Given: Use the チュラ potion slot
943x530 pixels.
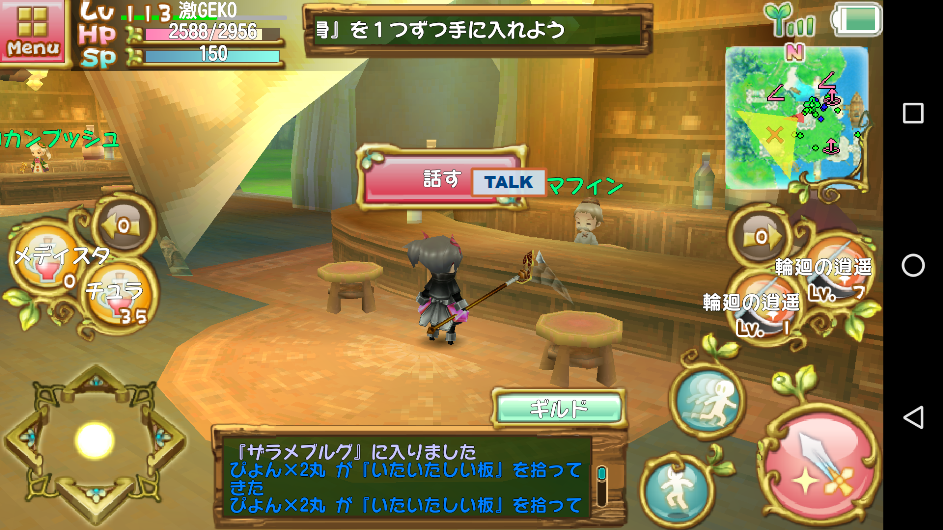Looking at the screenshot, I should (113, 297).
